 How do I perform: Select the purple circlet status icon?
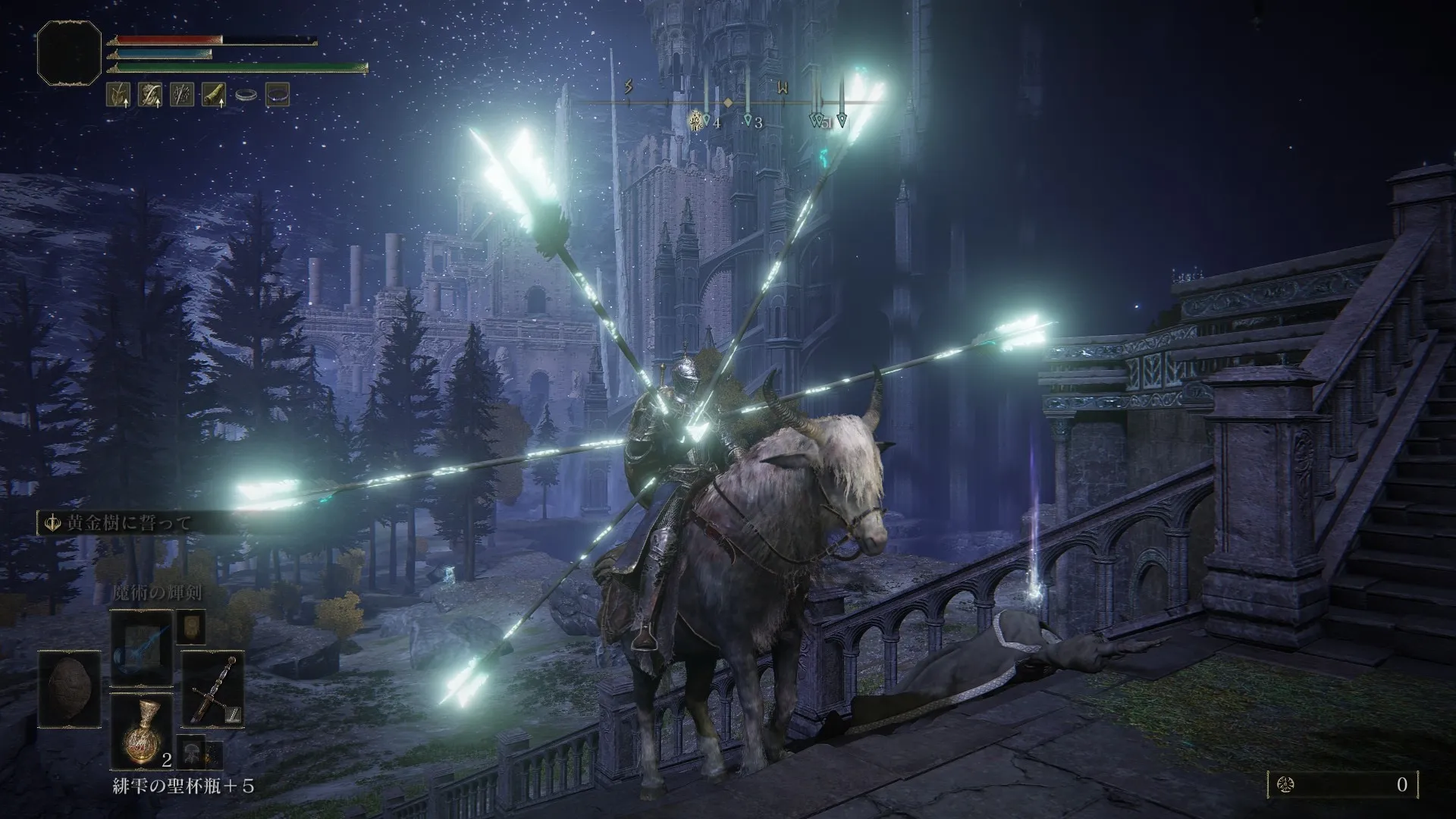point(278,94)
